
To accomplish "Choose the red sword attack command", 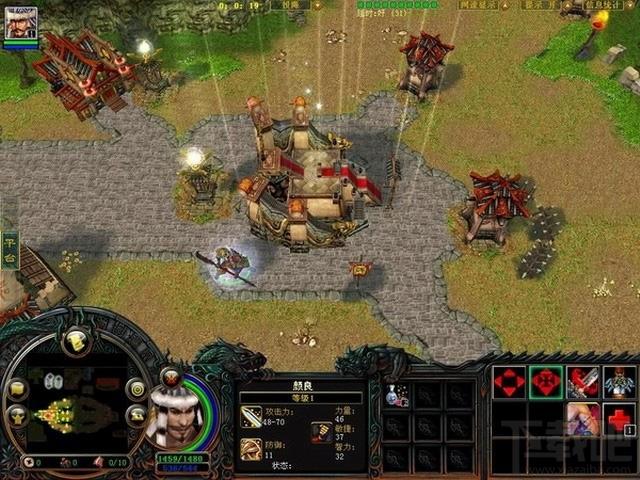I will pos(583,382).
